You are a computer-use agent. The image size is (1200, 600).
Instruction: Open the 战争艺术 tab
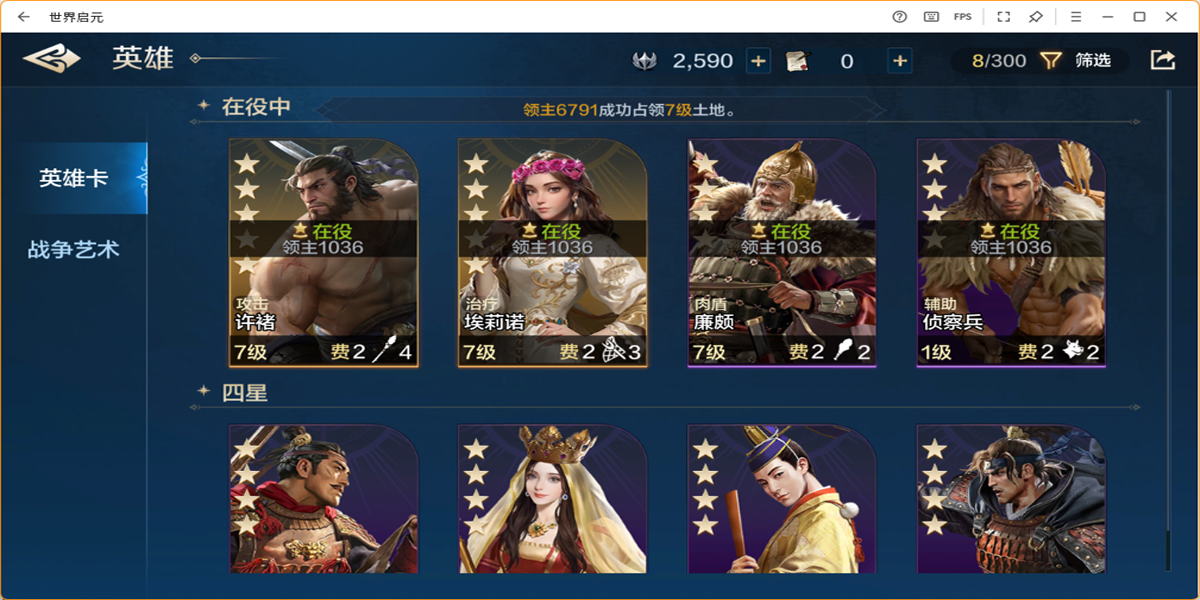(74, 249)
